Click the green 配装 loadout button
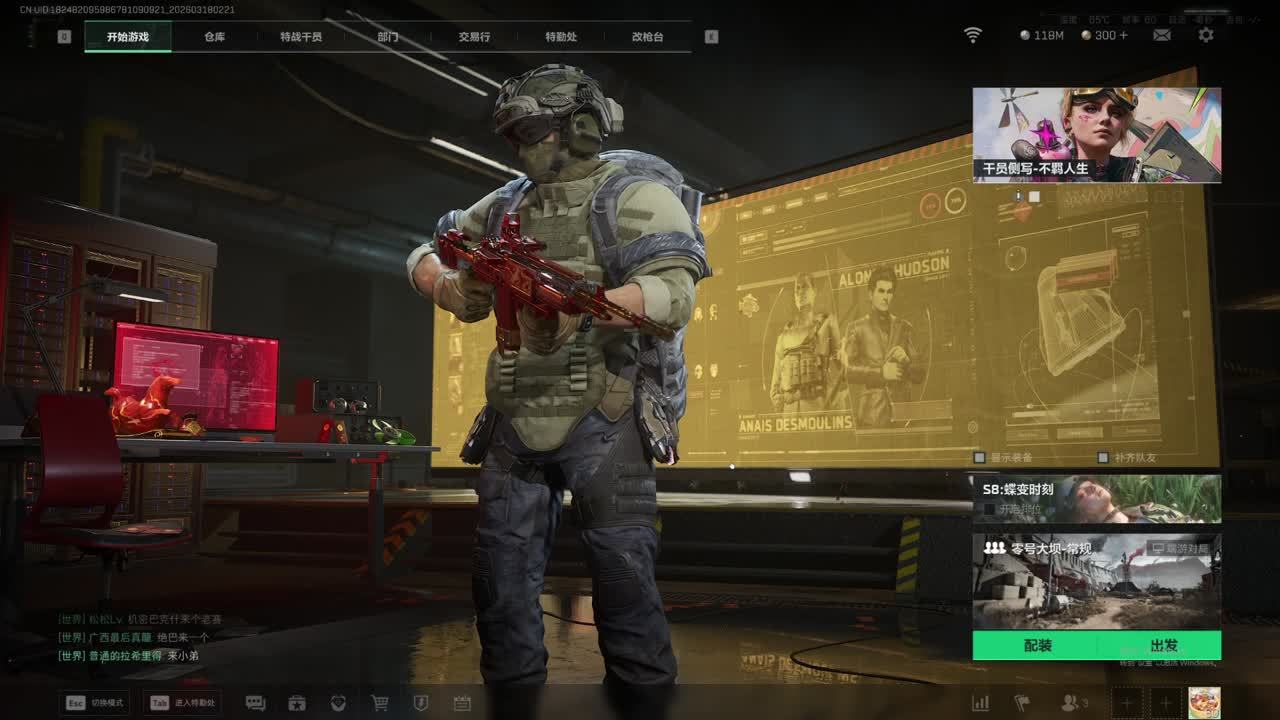 1037,646
